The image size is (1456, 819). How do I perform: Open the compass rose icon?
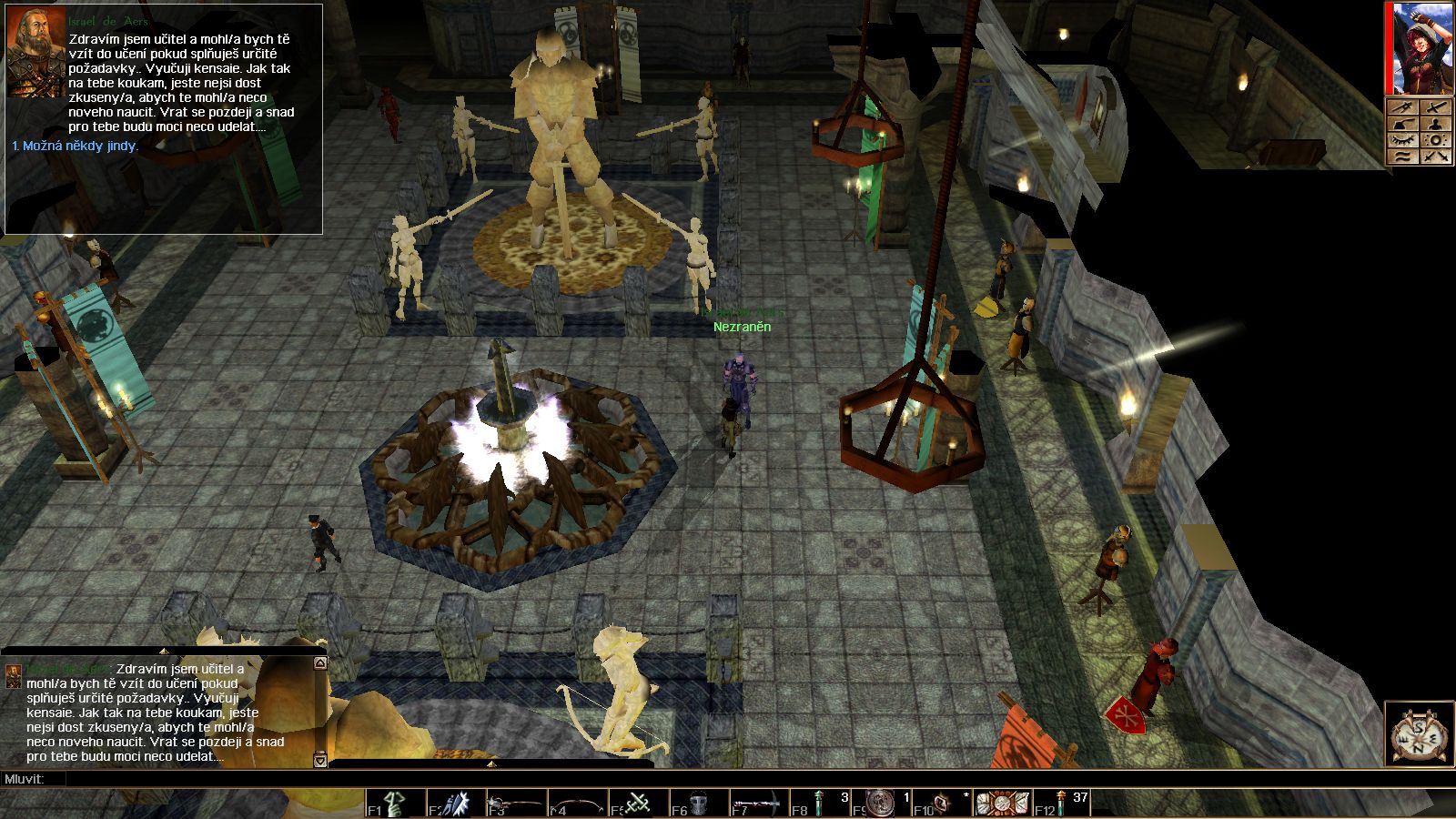(1419, 734)
